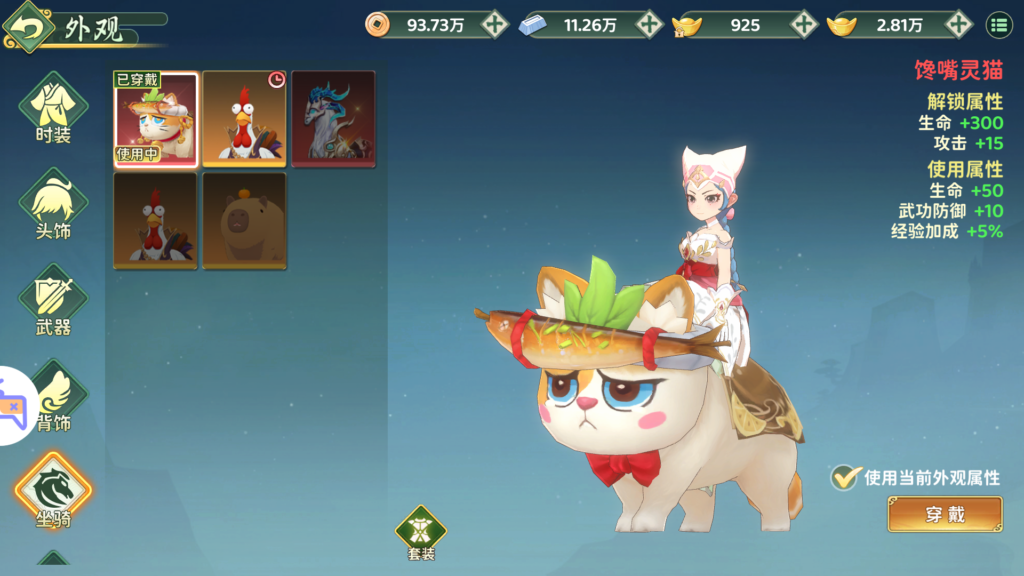Pick the rooster mount with clock badge
1024x576 pixels.
pos(244,118)
